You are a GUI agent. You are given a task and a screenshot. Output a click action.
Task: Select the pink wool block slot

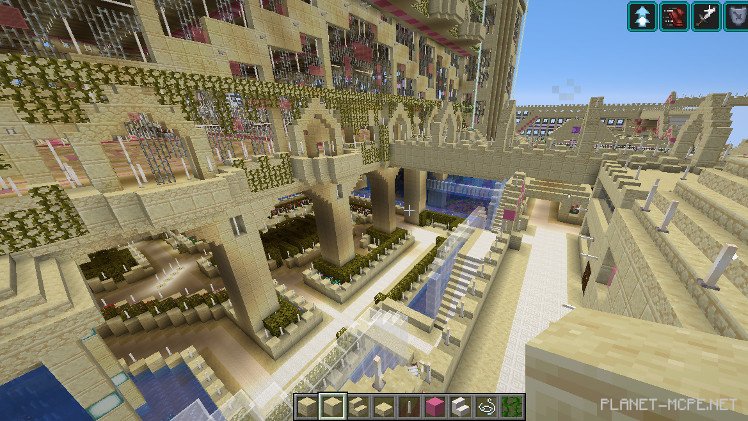coord(434,406)
